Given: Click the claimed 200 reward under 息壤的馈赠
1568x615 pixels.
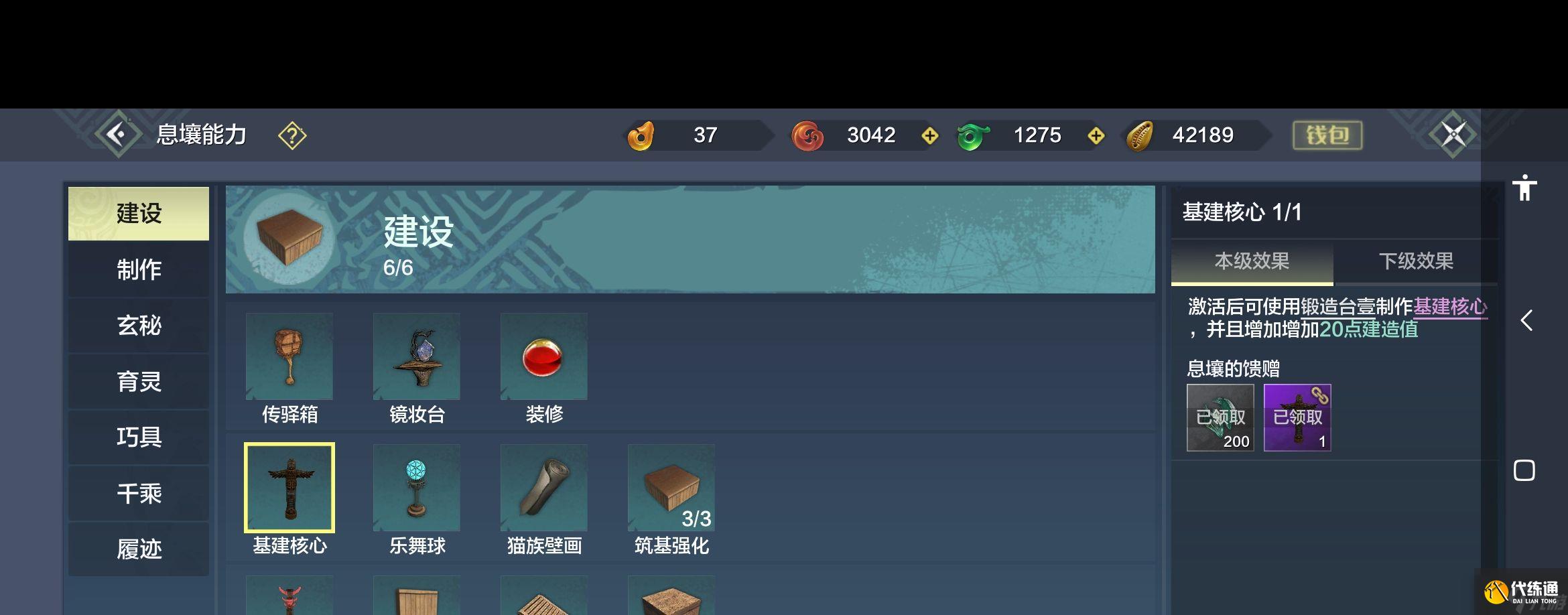Looking at the screenshot, I should tap(1220, 417).
